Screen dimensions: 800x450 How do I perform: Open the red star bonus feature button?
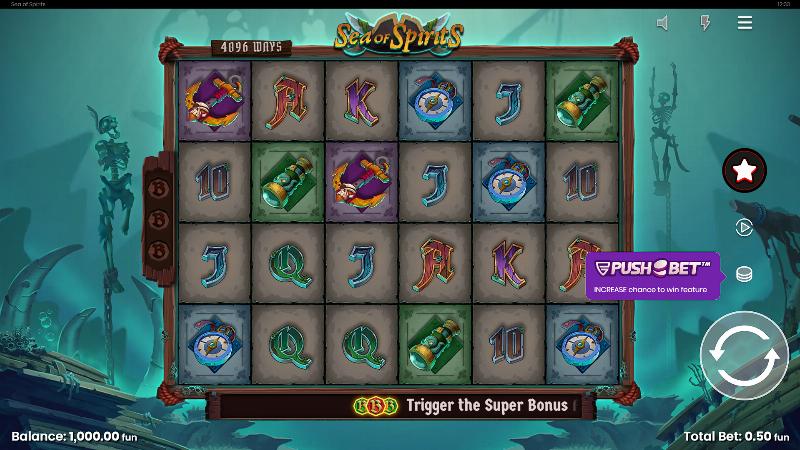[744, 171]
